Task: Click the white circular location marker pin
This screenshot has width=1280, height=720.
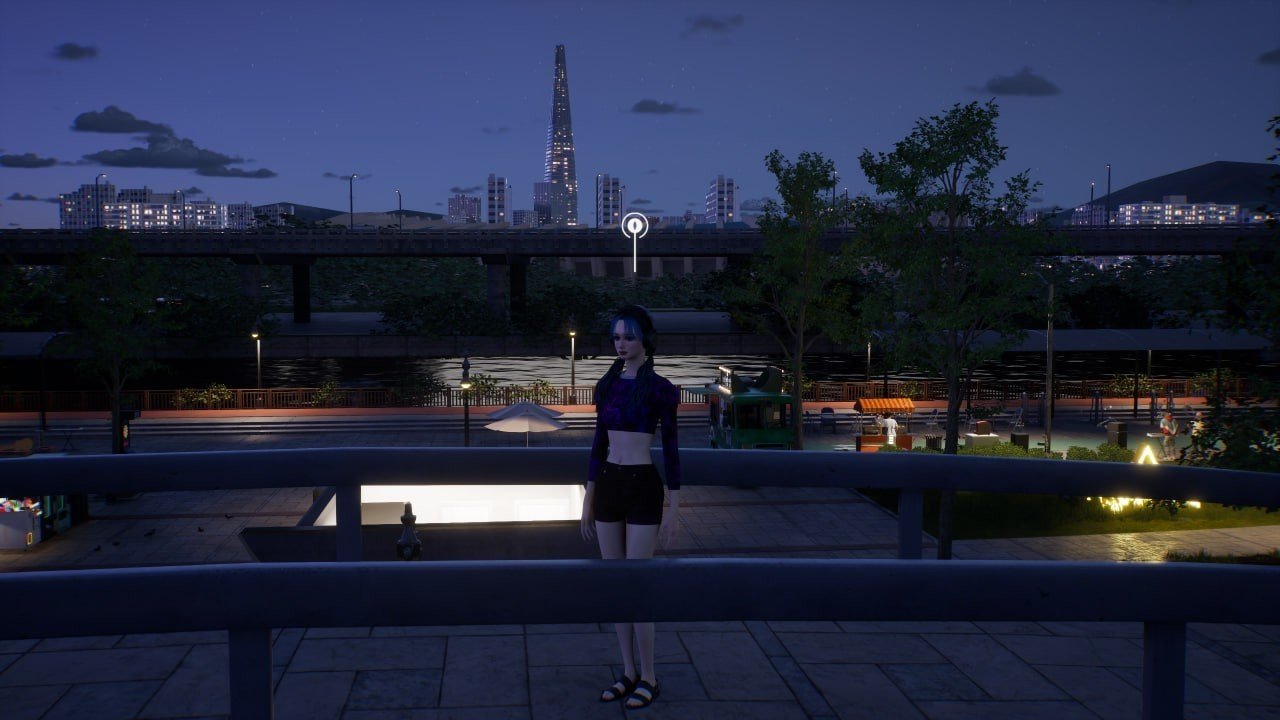Action: [x=635, y=226]
